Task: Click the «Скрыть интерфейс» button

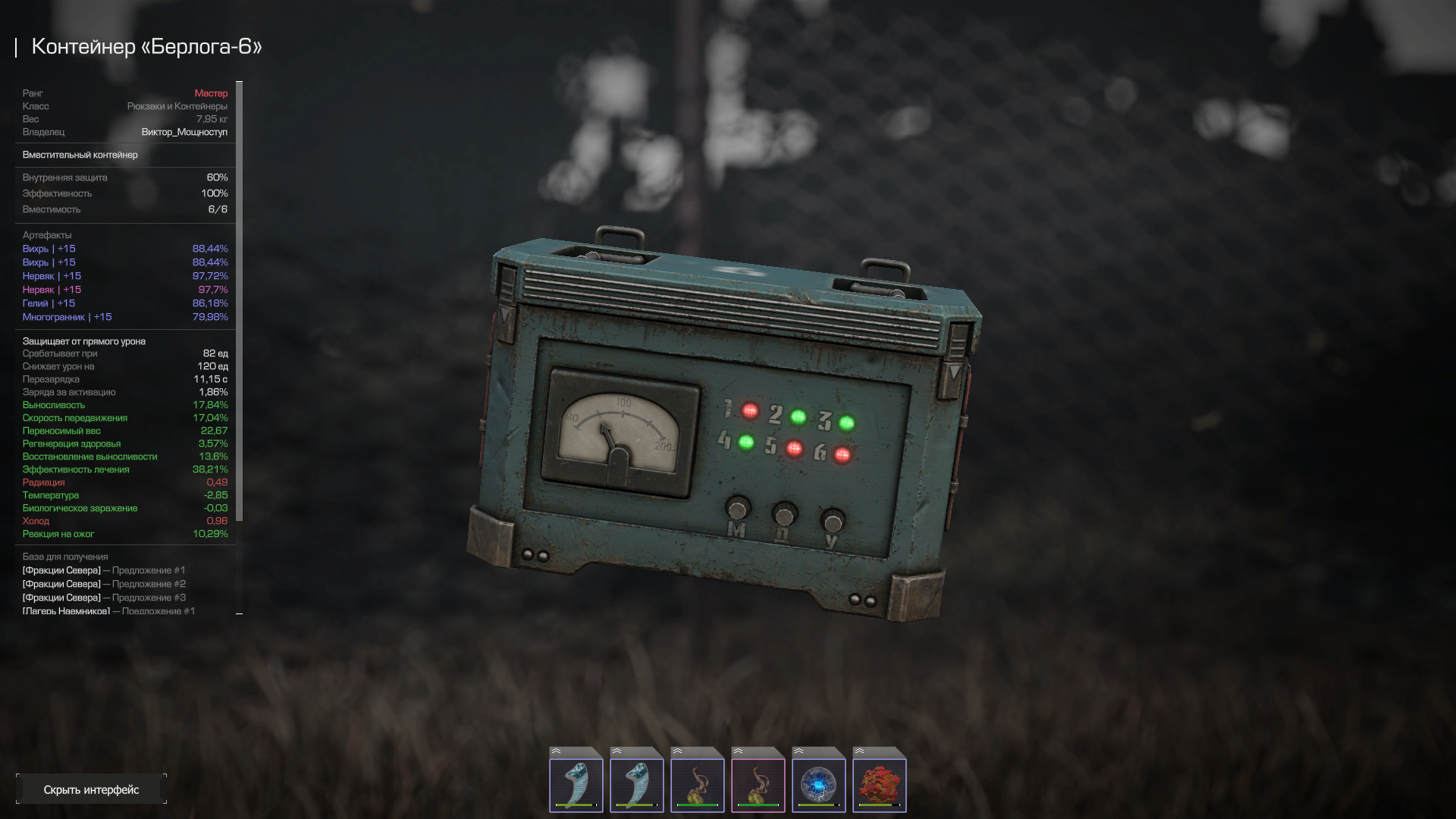Action: tap(91, 789)
